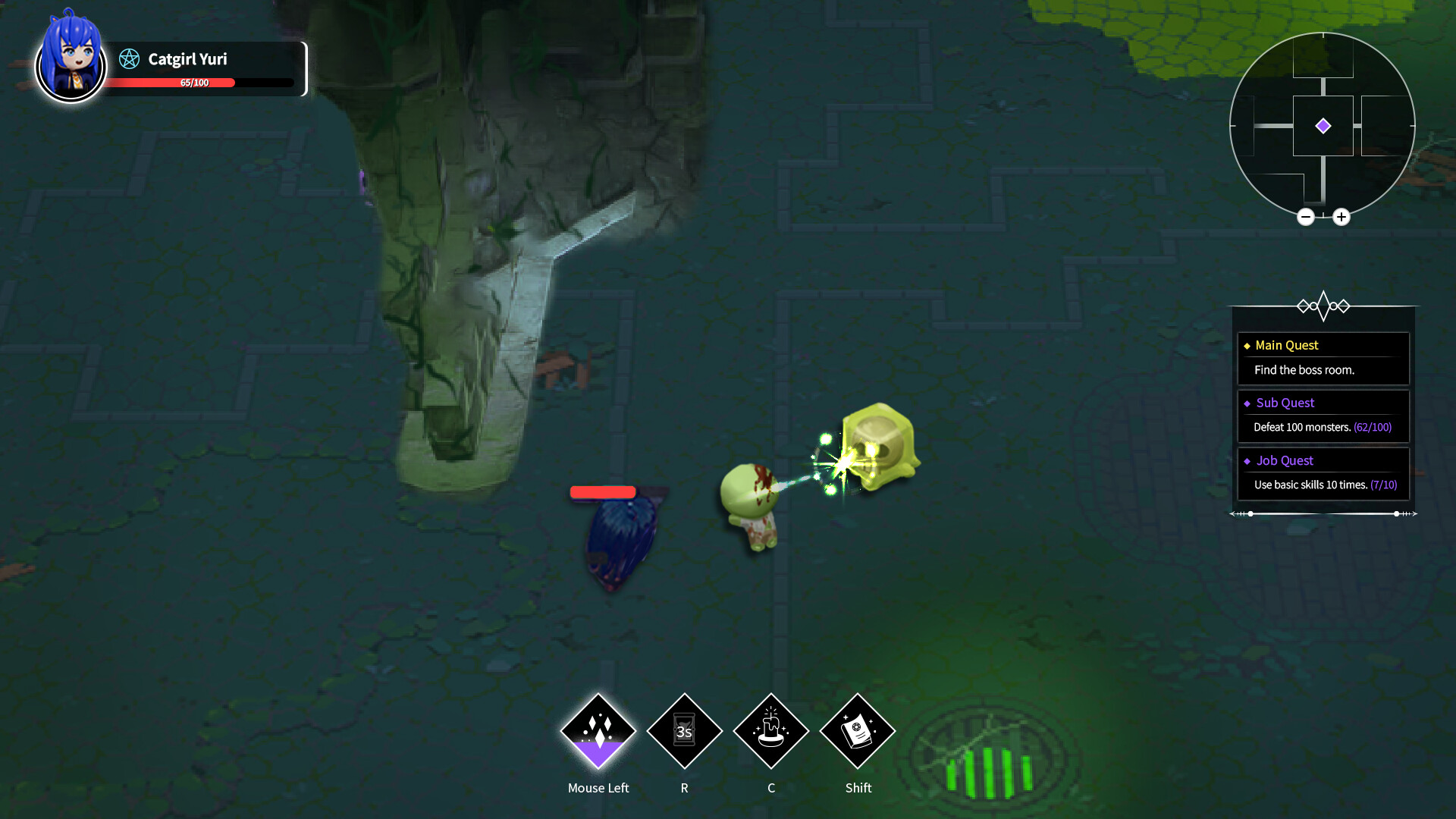Activate the hourglass skill bound to R

coord(684,730)
